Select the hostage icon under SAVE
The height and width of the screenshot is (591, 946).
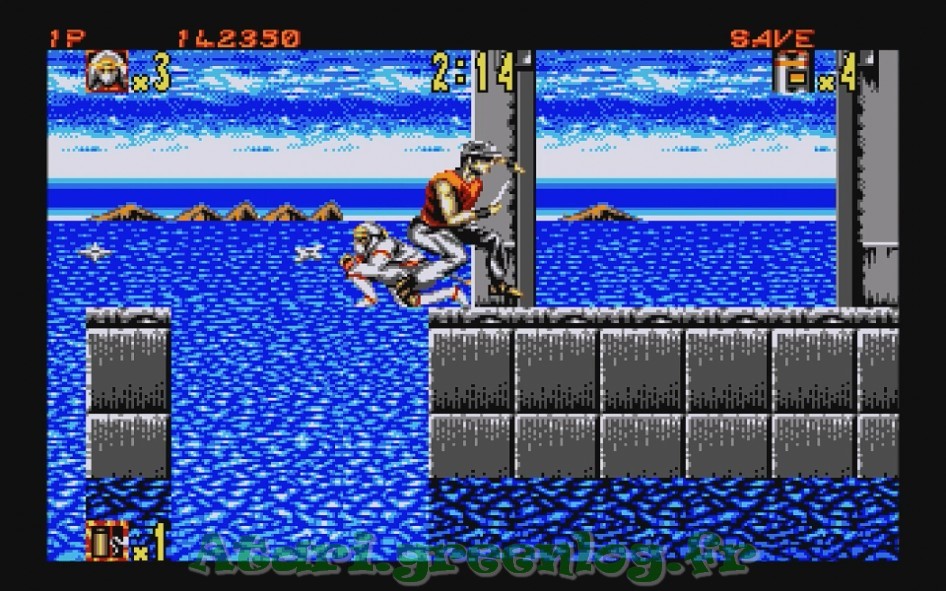click(793, 73)
